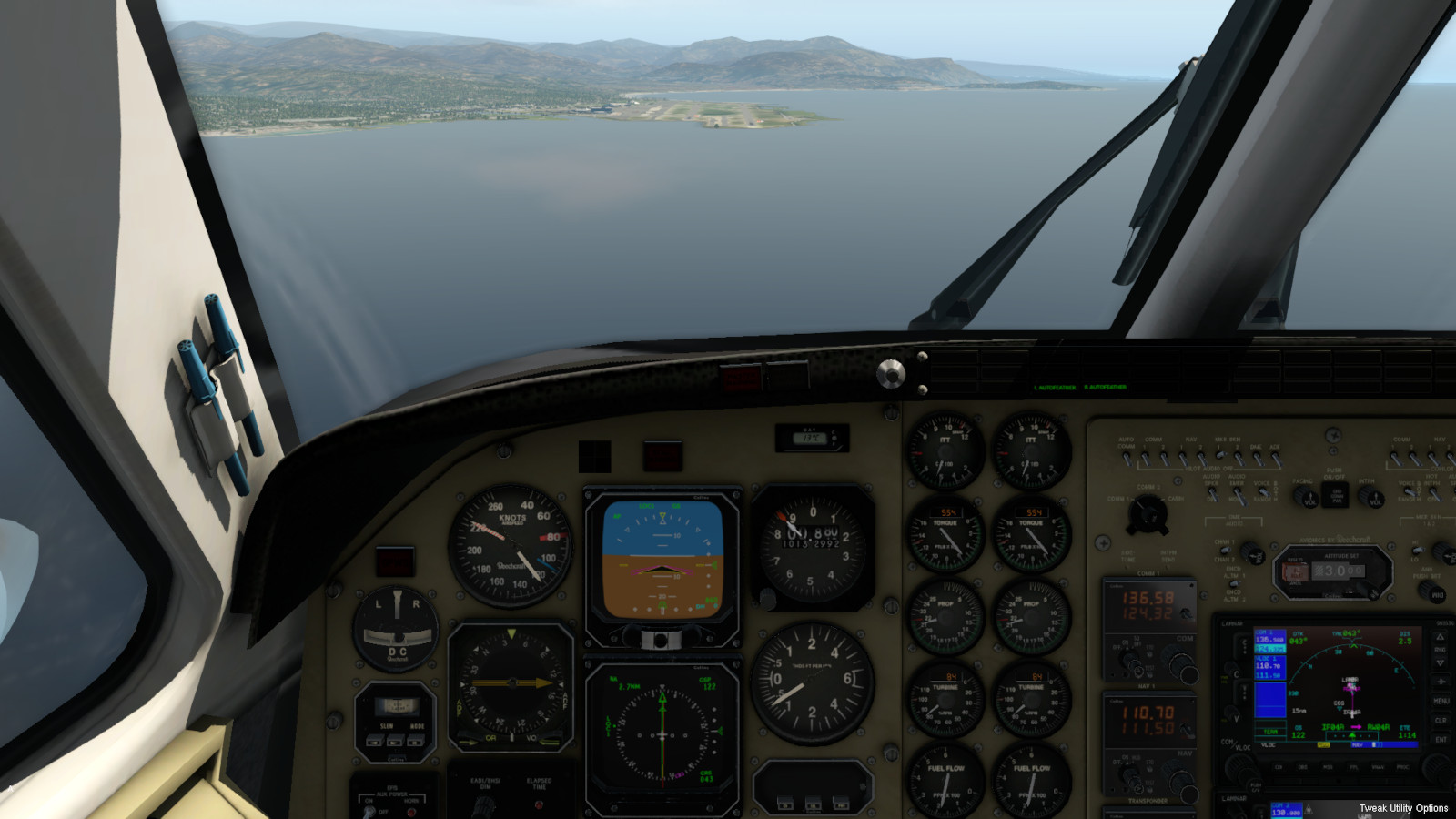Click the GPS OBS key

coord(1303,767)
